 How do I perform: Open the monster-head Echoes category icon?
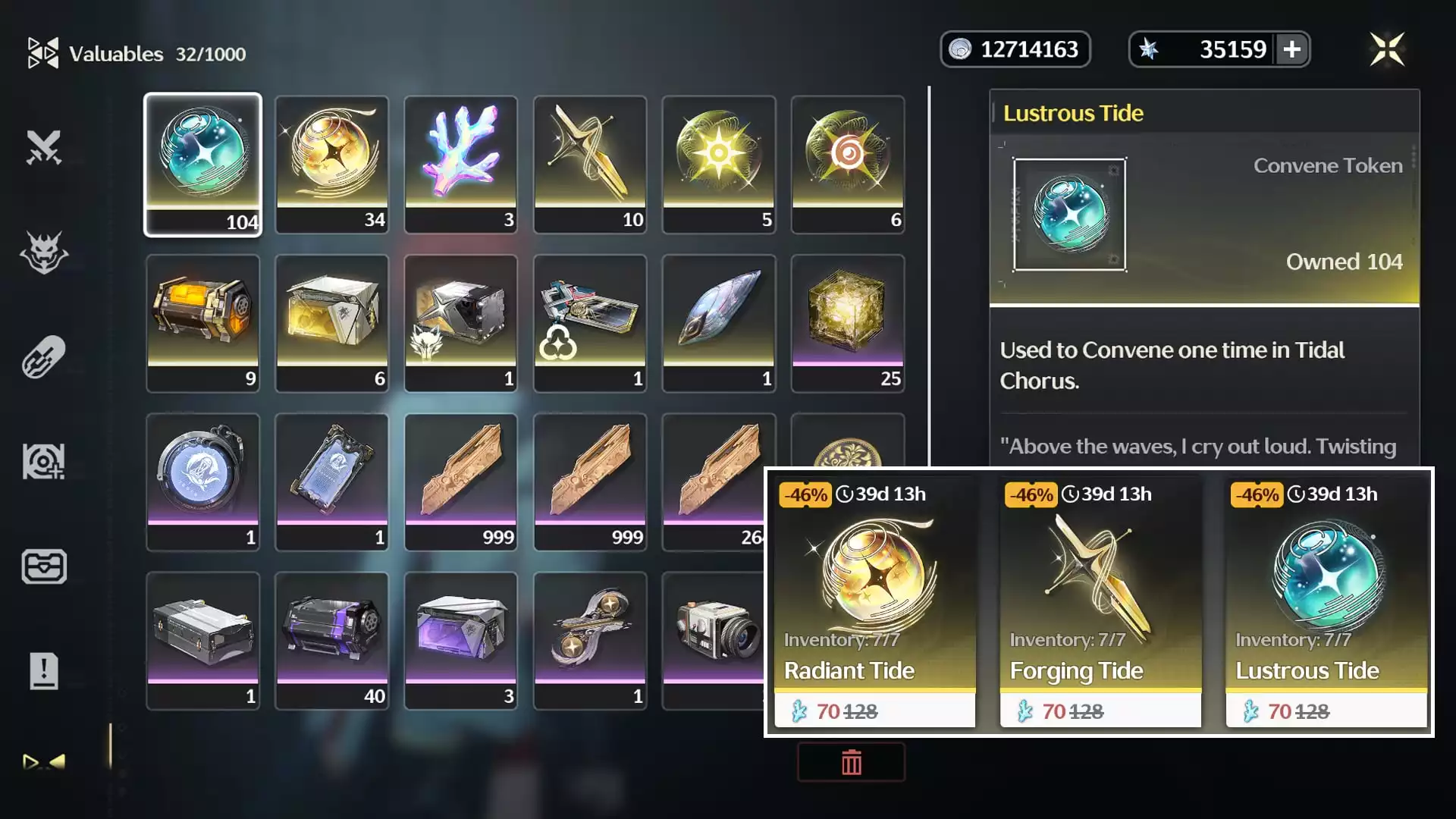(x=43, y=254)
